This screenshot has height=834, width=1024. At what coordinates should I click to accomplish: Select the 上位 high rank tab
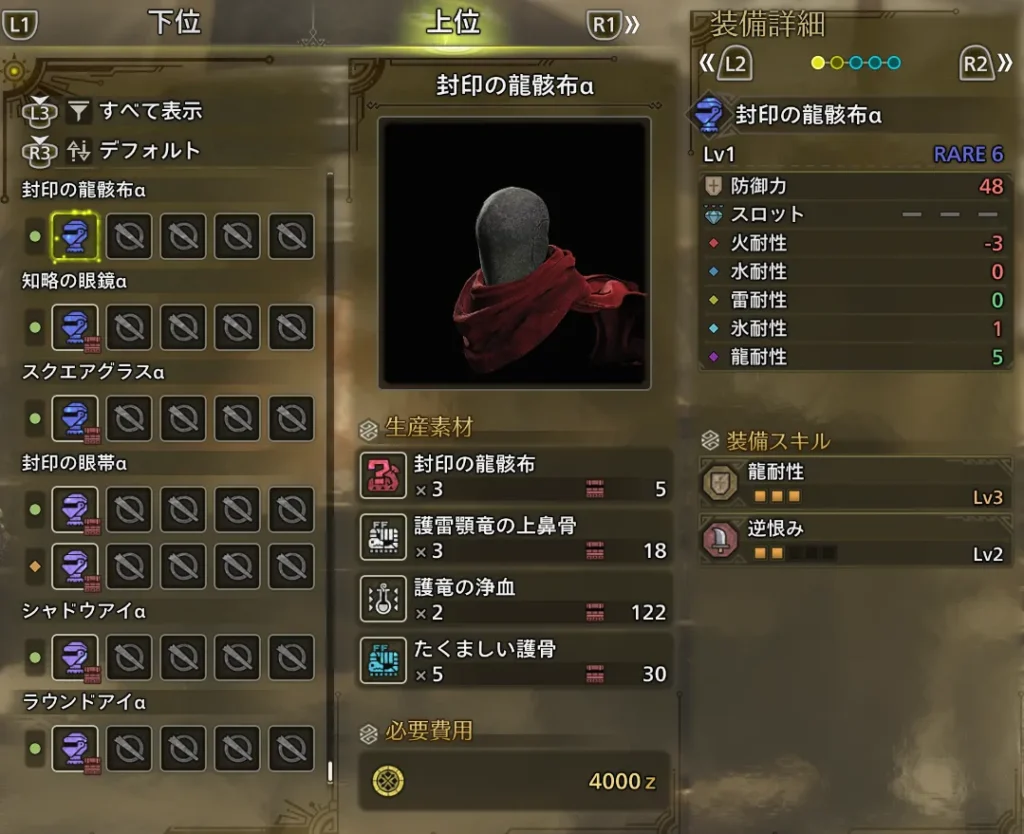pyautogui.click(x=453, y=22)
